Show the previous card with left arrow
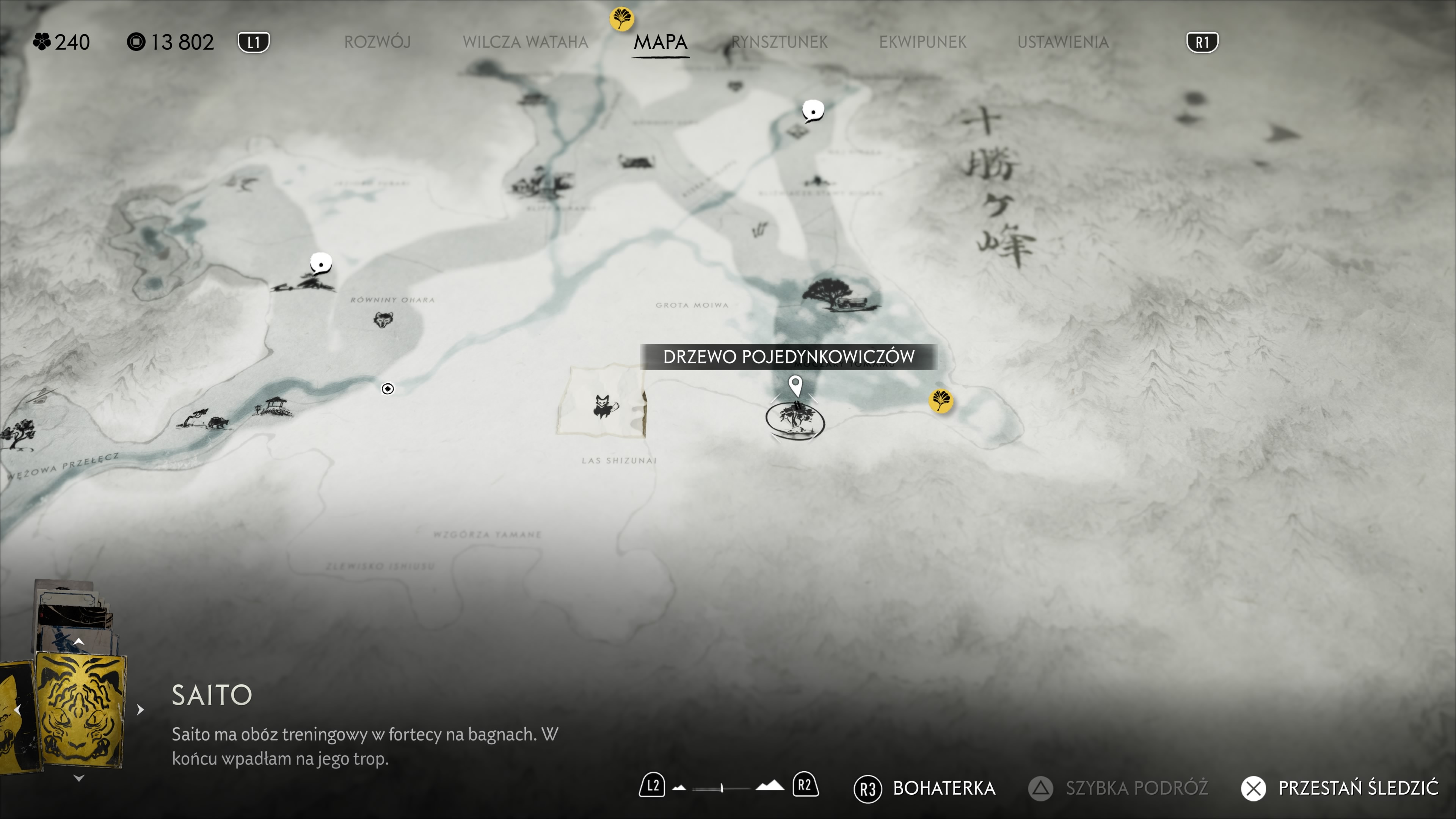Screen dimensions: 1456x819 [17, 709]
